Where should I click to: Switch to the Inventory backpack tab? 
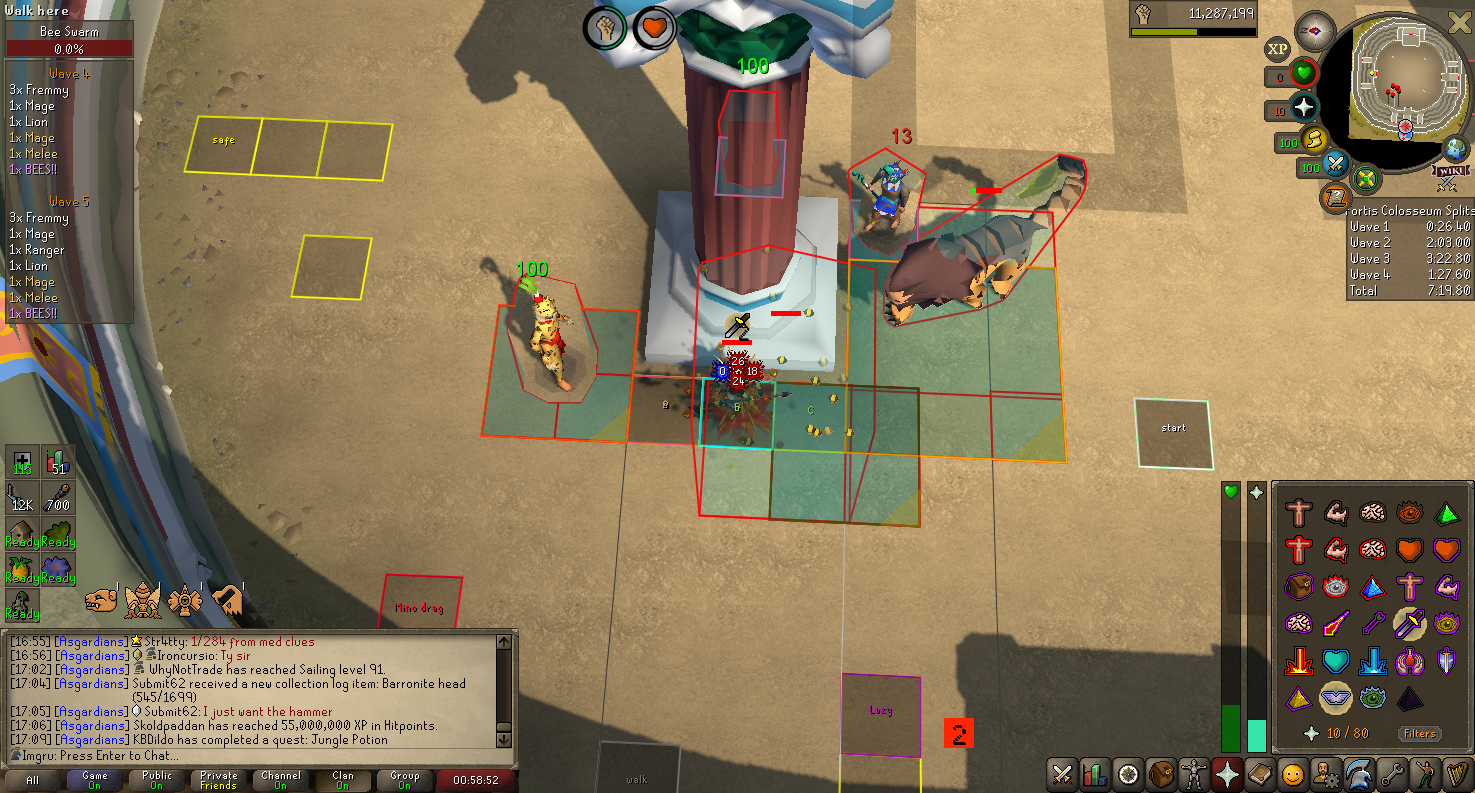point(1161,775)
